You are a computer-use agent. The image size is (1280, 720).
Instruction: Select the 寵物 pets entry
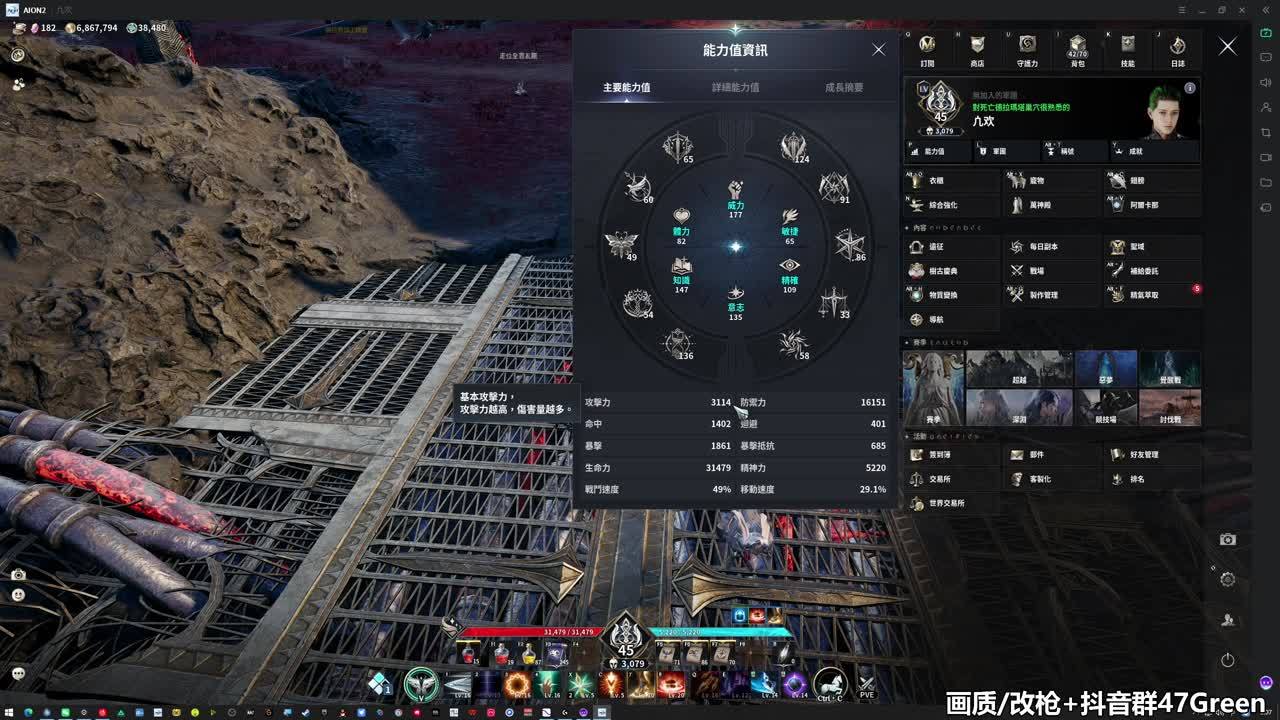click(1050, 181)
